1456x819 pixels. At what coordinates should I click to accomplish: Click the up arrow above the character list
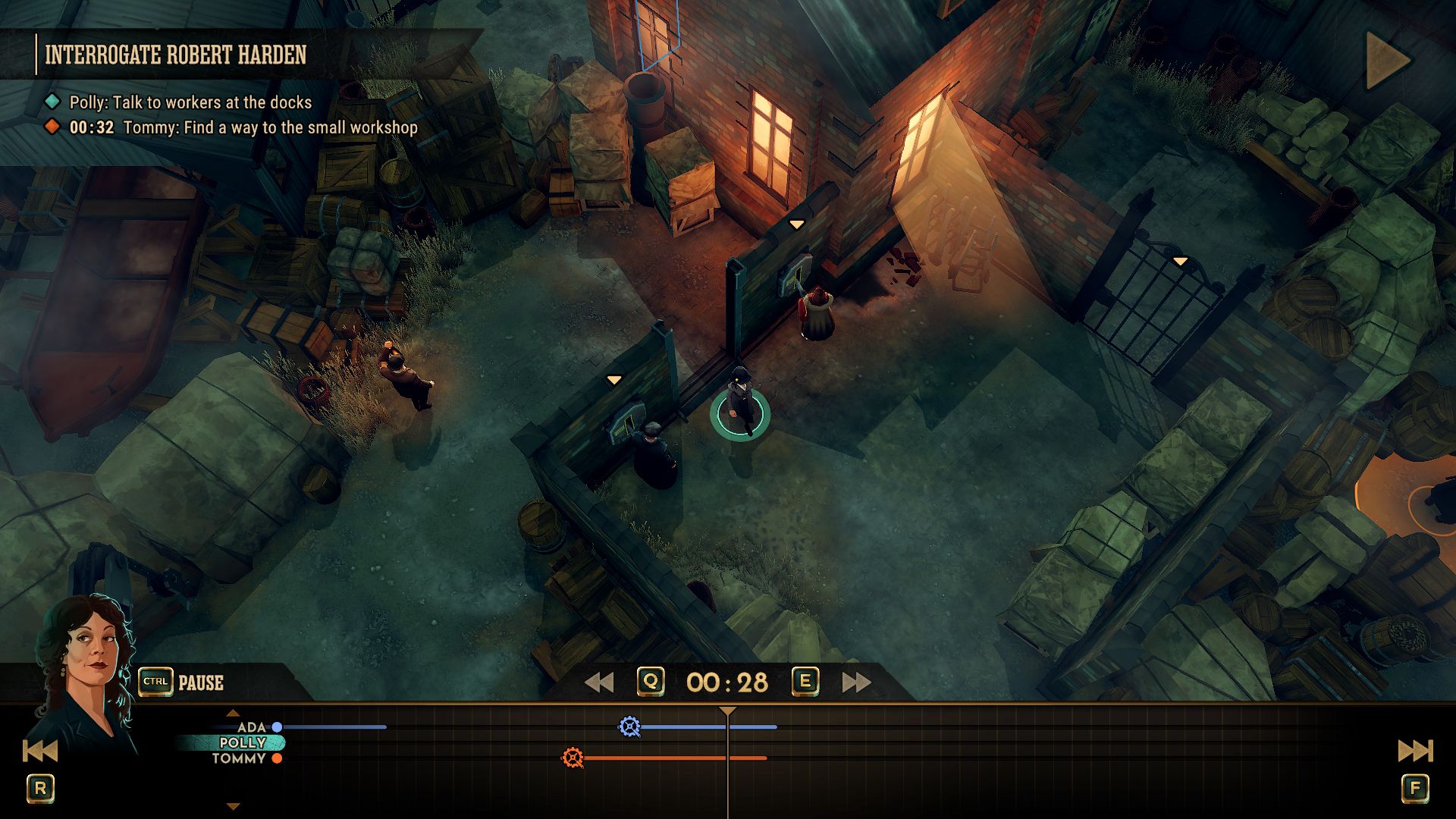pos(231,711)
